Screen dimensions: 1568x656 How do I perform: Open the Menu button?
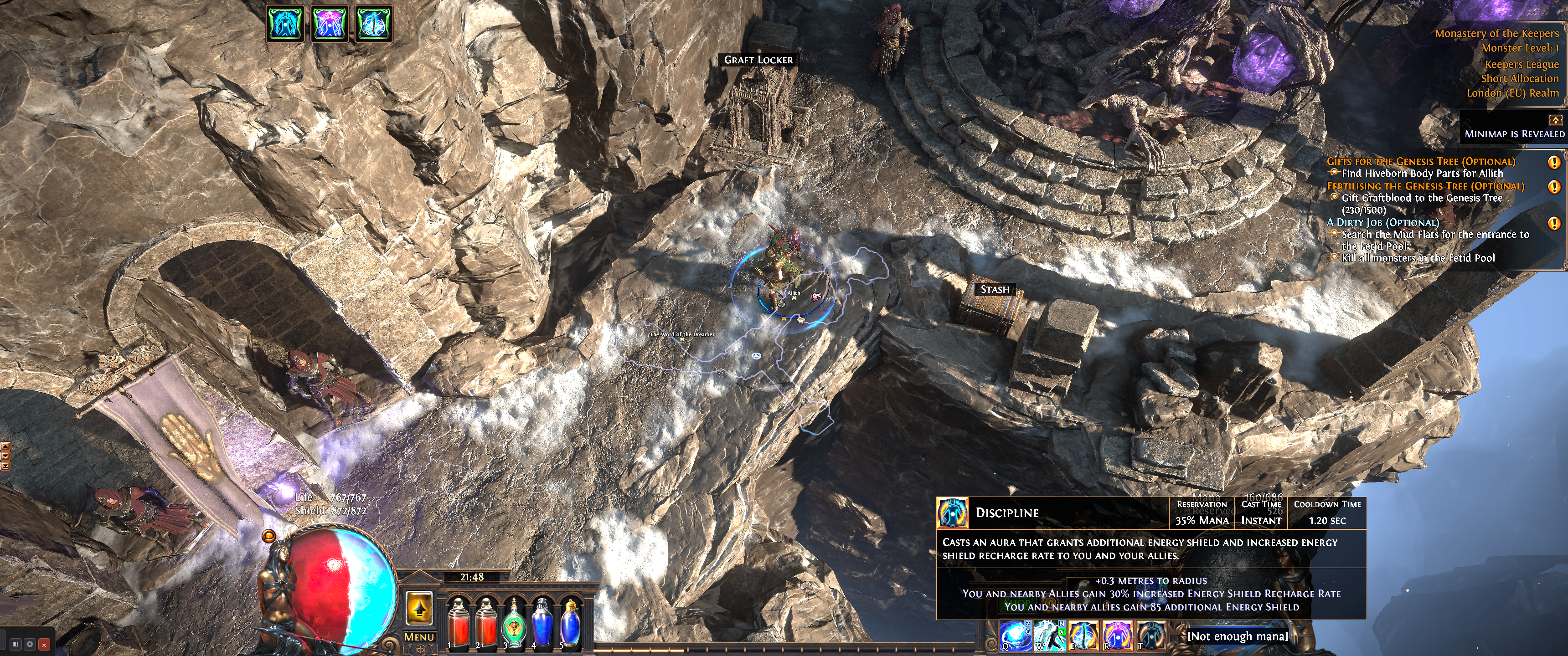coord(419,636)
